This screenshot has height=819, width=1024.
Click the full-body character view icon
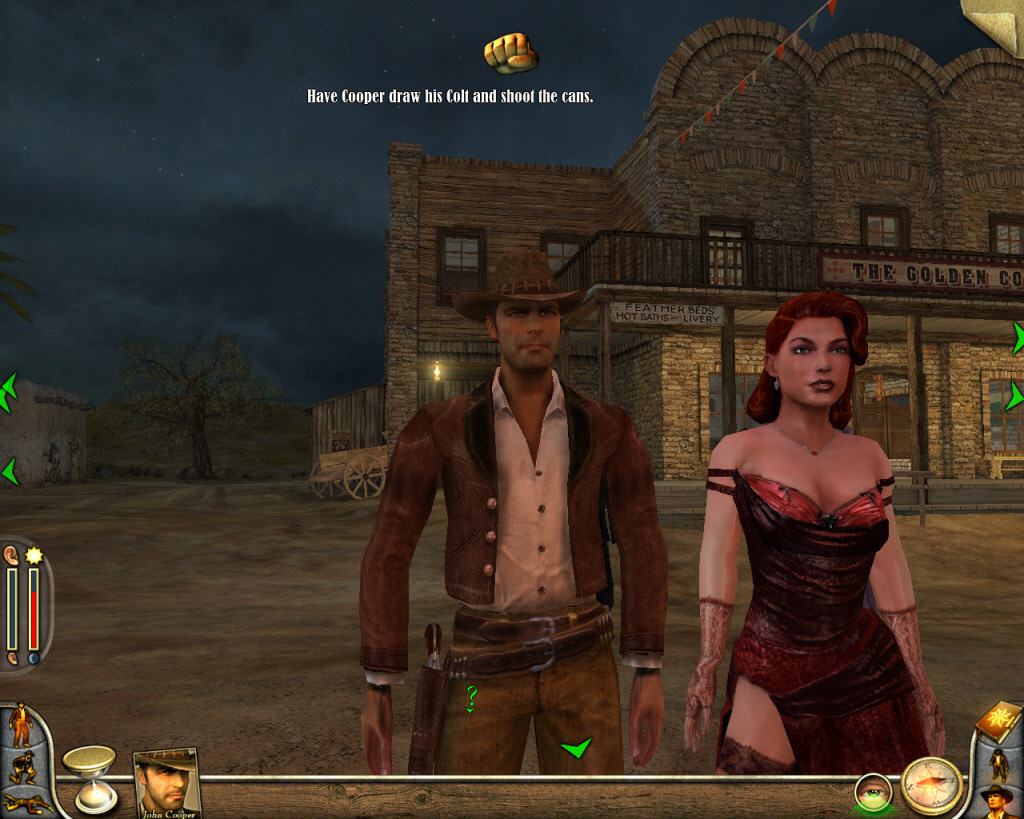998,763
